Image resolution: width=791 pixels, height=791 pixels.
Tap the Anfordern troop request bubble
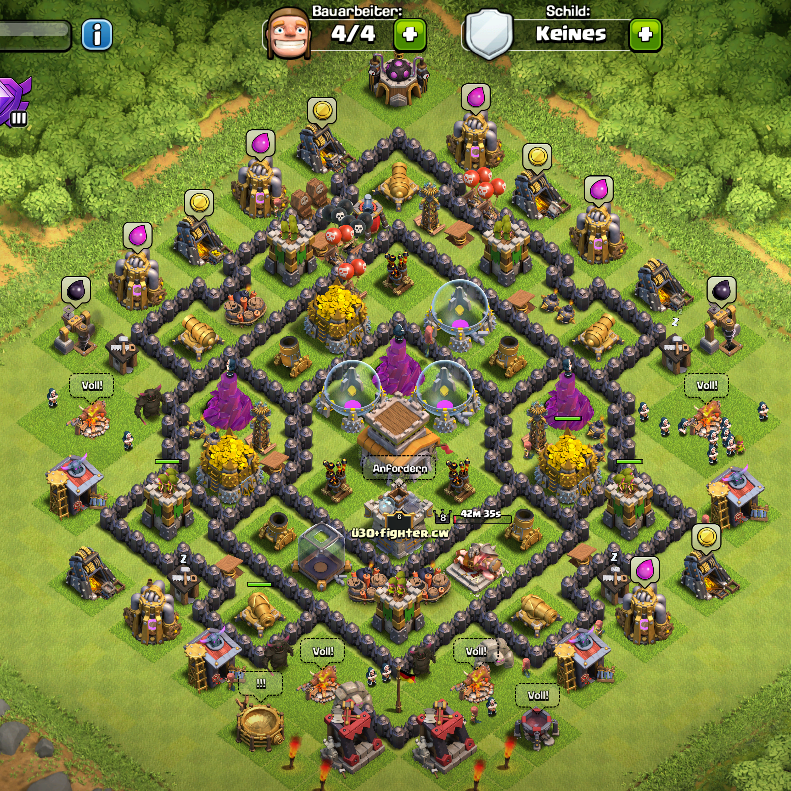pos(400,468)
